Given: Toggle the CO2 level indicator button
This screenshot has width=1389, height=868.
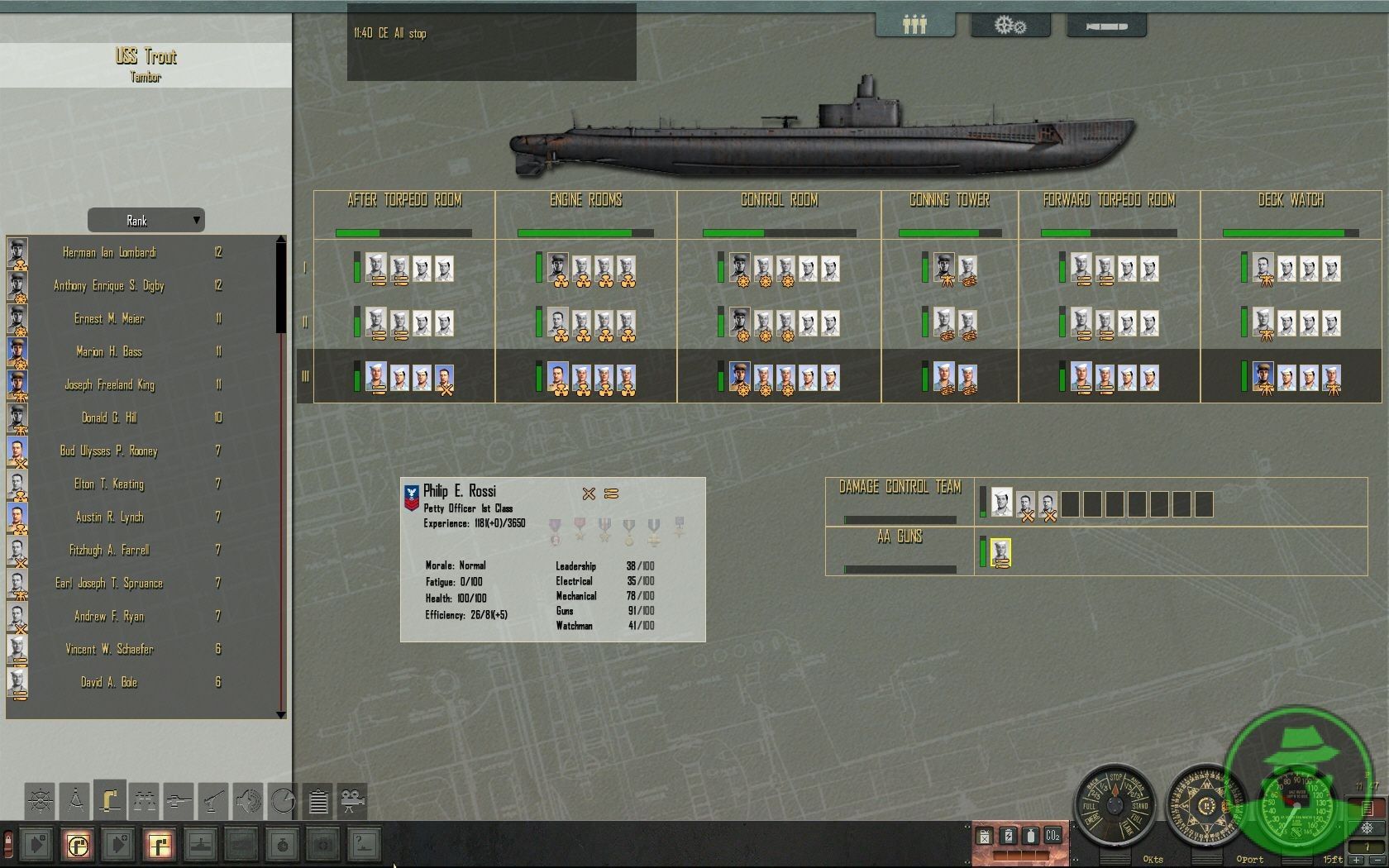Looking at the screenshot, I should 1052,836.
